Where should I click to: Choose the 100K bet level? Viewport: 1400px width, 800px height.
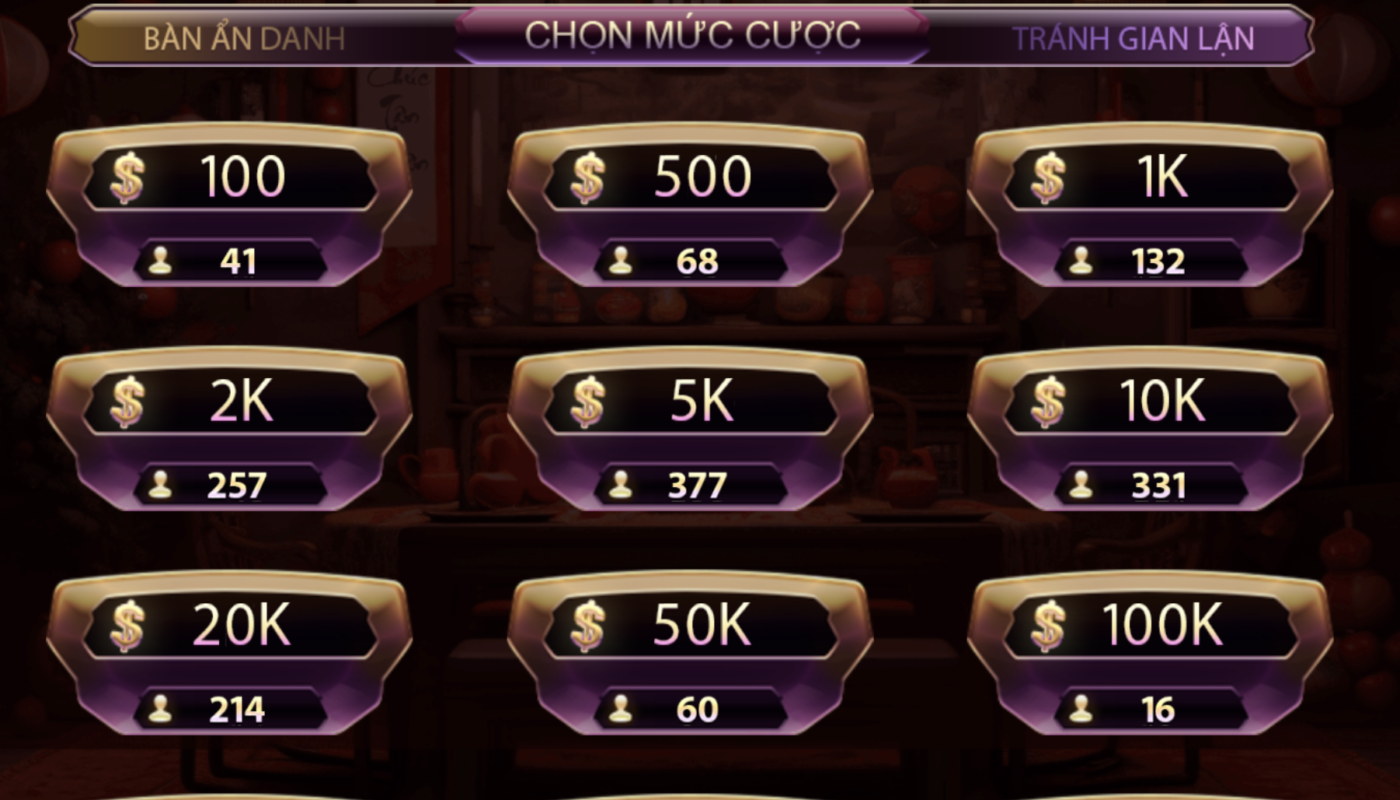(x=1150, y=653)
